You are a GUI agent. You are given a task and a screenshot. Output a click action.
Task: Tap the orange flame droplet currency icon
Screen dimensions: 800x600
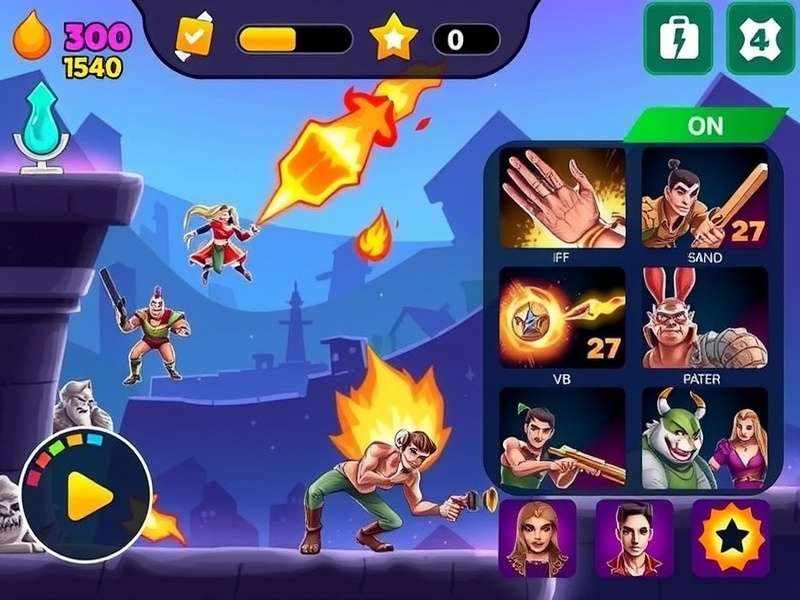[x=32, y=38]
